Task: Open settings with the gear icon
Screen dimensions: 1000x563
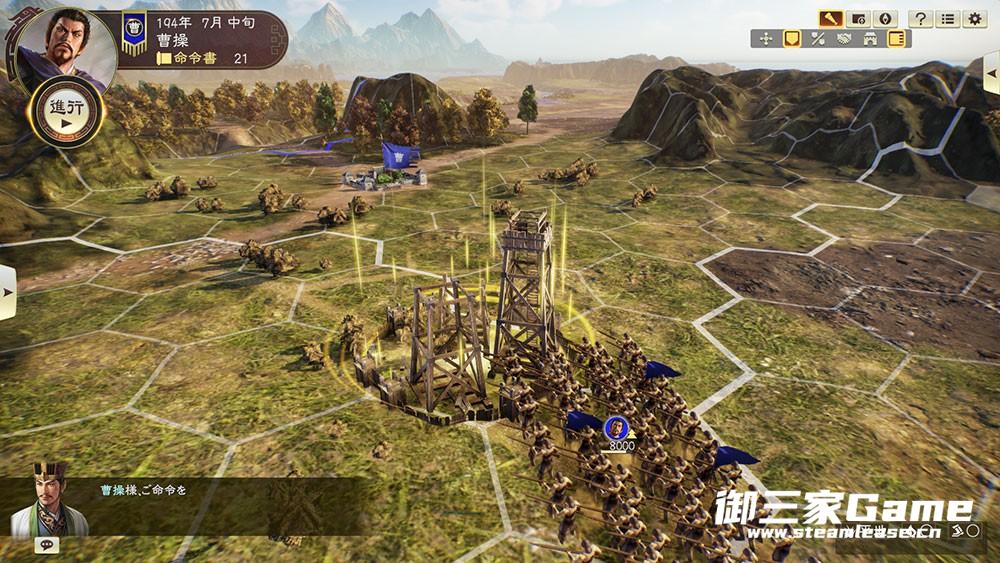Action: pyautogui.click(x=974, y=18)
